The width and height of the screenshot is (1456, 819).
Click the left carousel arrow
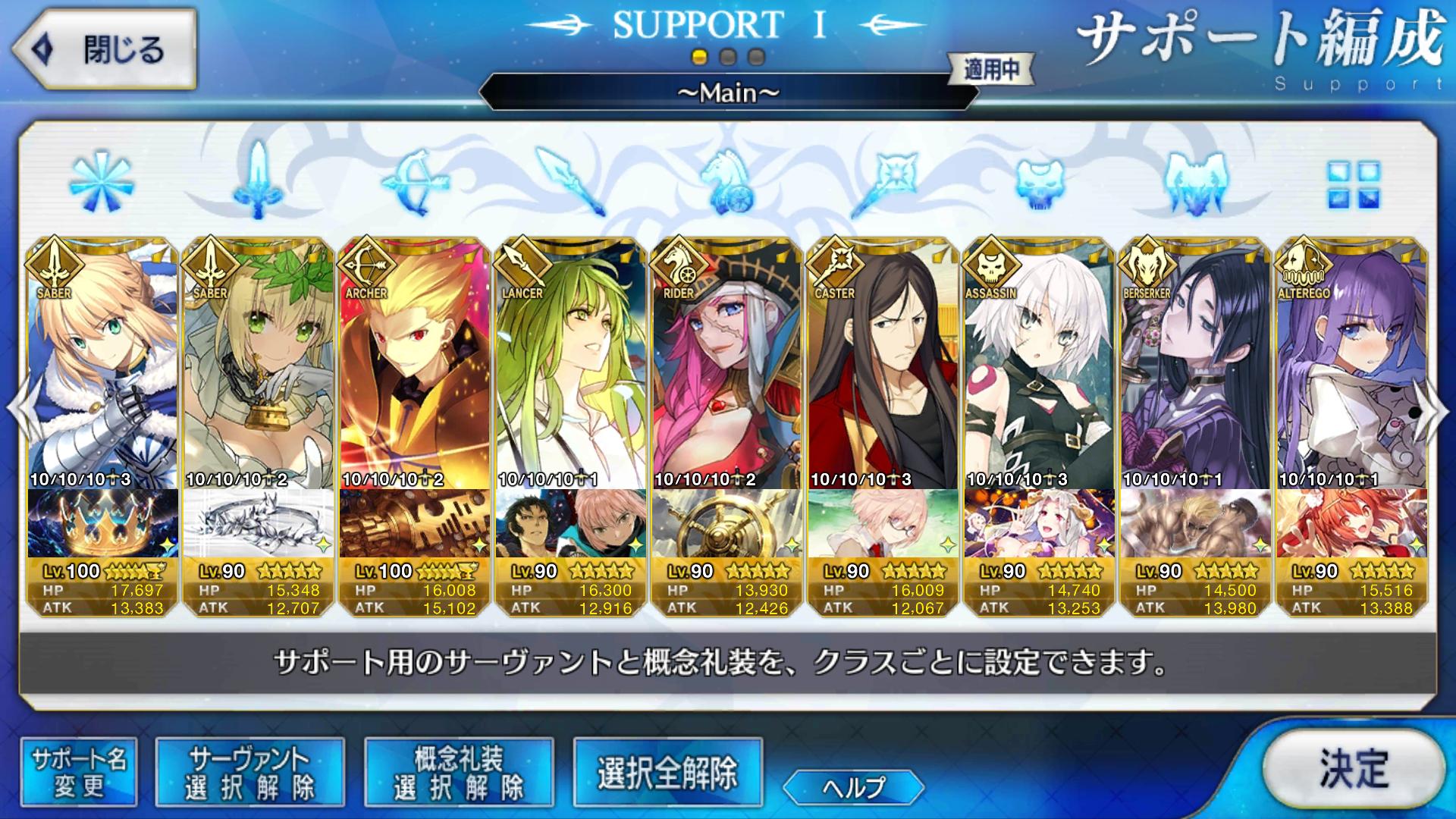click(14, 409)
